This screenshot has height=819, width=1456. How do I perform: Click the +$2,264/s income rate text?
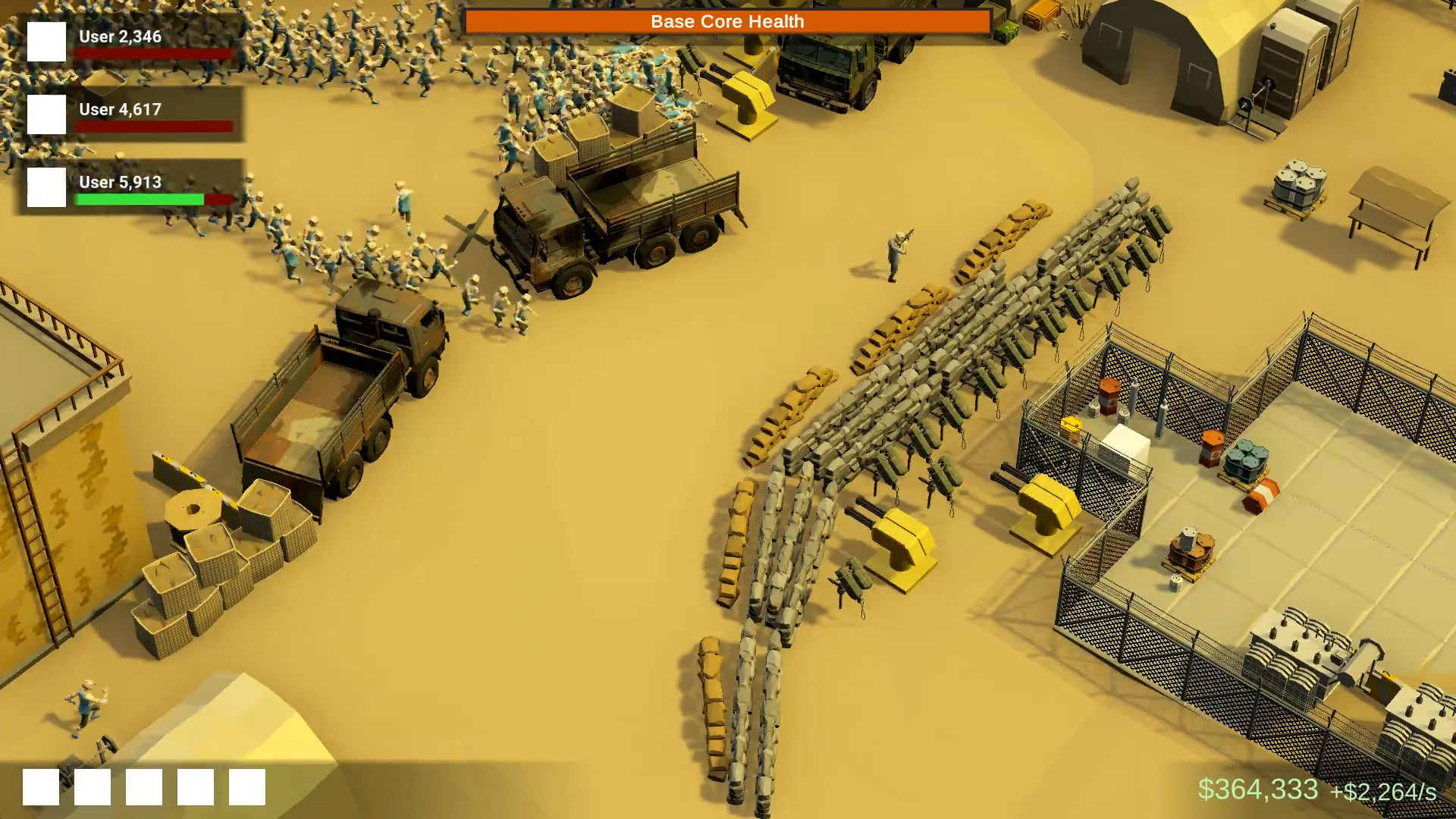1382,792
